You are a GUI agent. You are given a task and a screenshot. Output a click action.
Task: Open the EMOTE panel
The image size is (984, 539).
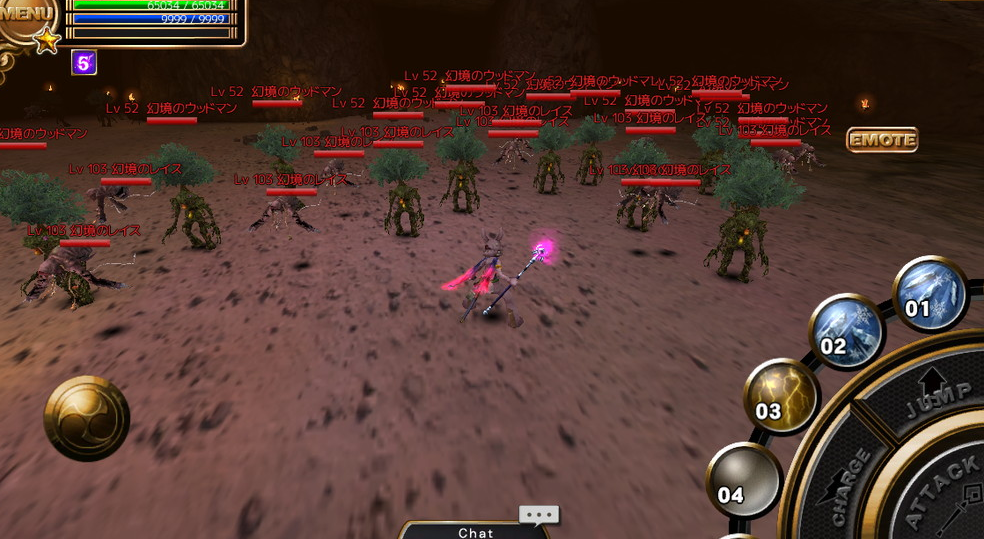click(x=881, y=140)
